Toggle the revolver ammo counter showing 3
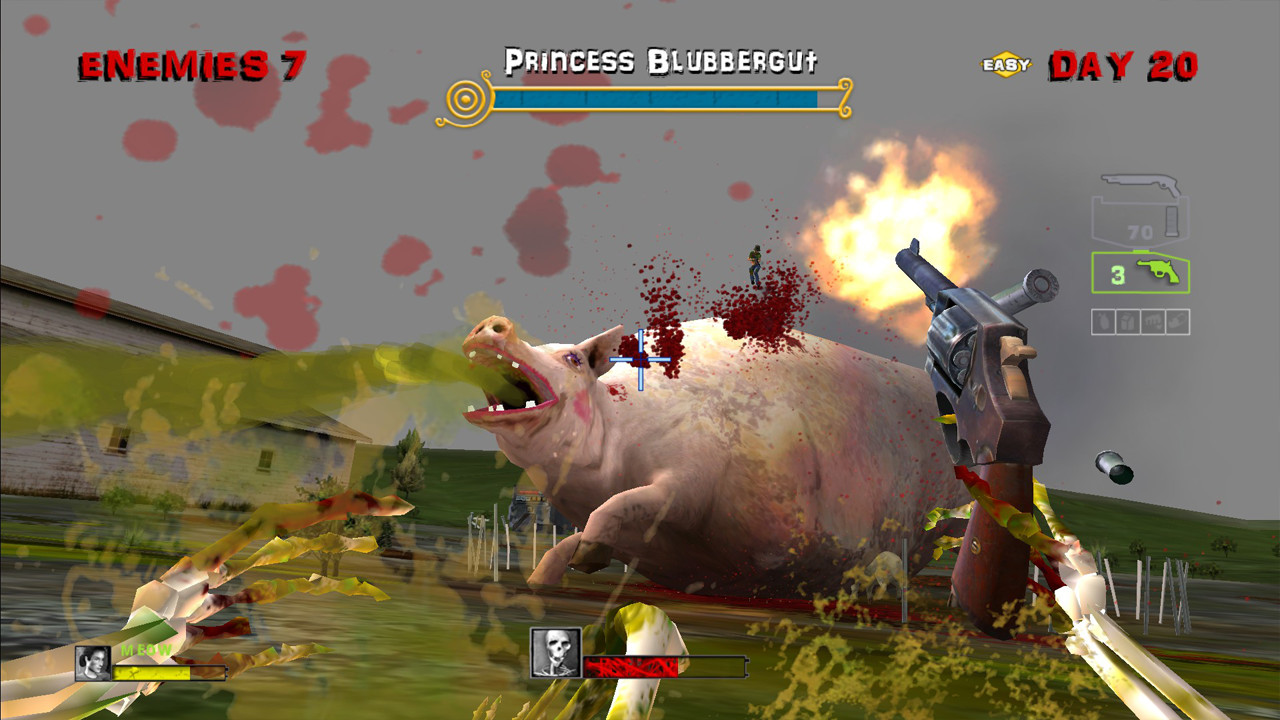 (1118, 273)
